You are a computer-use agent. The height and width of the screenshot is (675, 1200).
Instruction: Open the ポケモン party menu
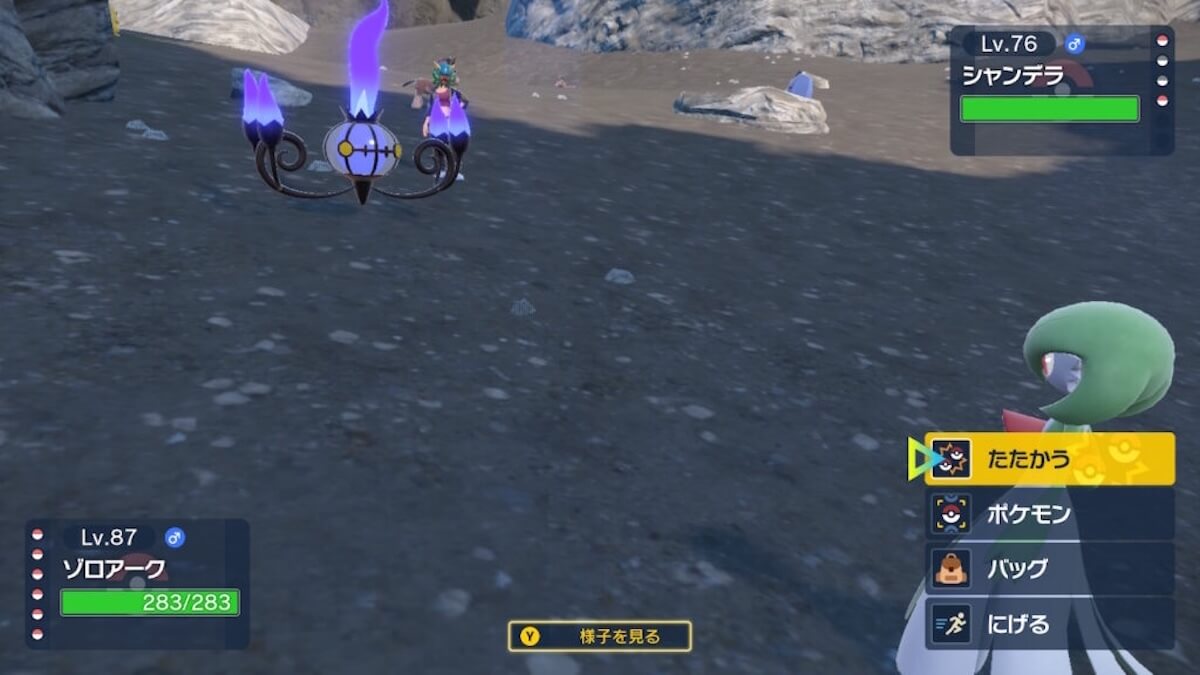point(1049,514)
